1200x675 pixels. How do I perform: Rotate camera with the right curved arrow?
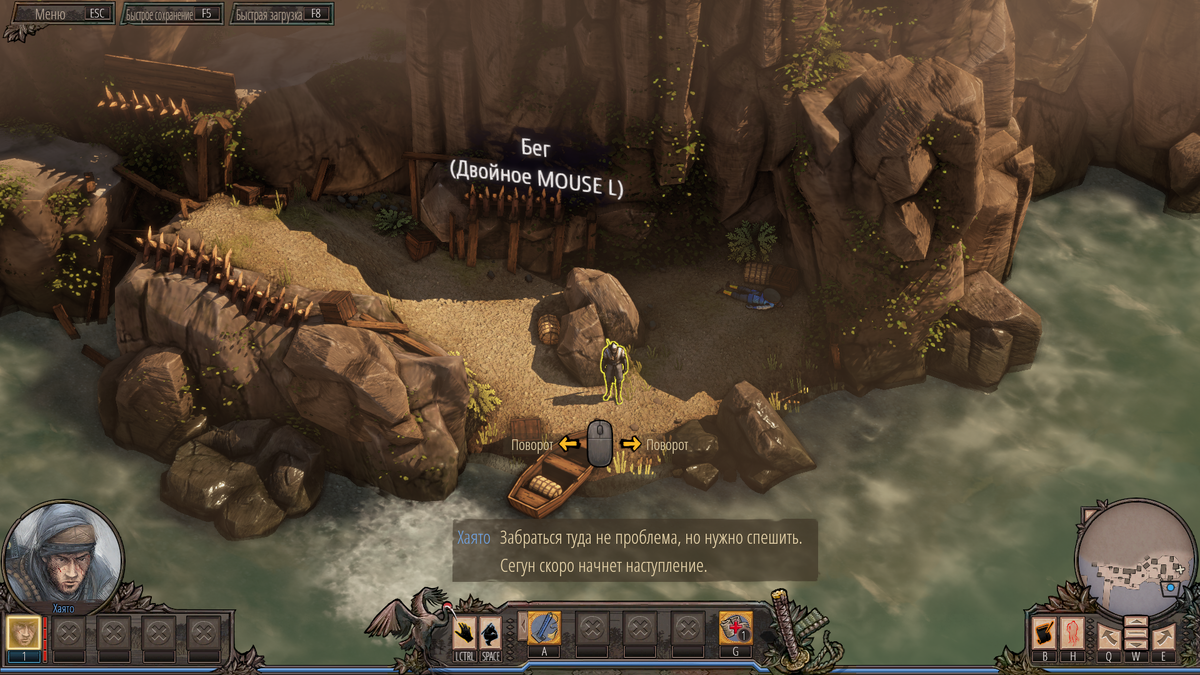coord(1162,635)
